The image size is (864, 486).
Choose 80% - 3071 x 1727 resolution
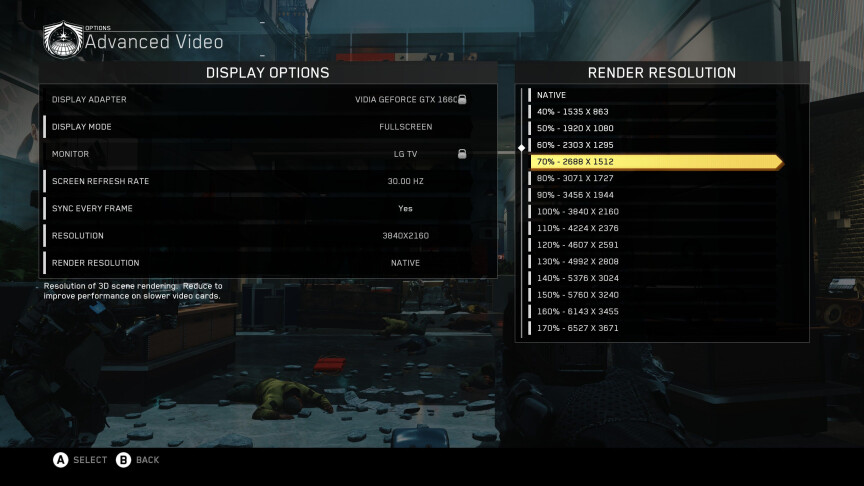650,178
